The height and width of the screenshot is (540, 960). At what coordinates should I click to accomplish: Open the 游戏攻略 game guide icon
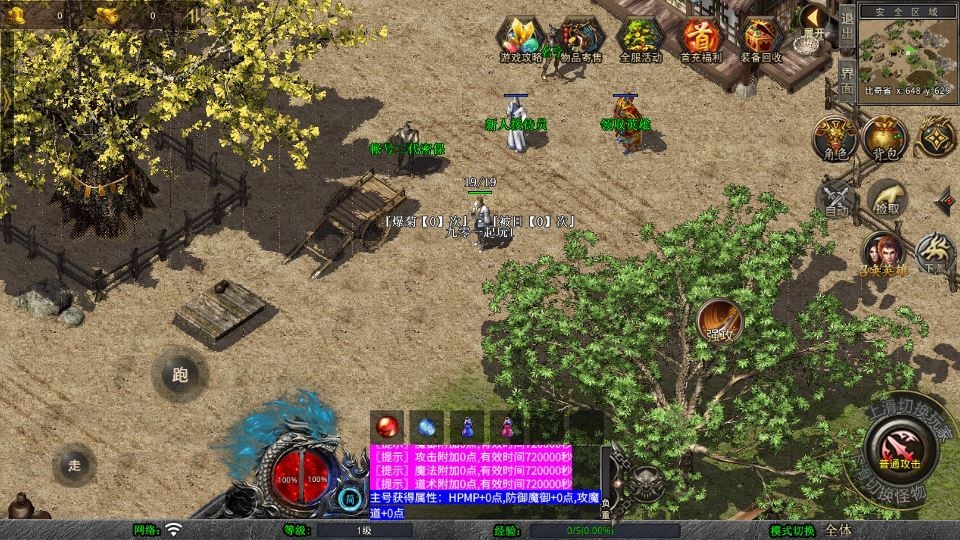[521, 39]
